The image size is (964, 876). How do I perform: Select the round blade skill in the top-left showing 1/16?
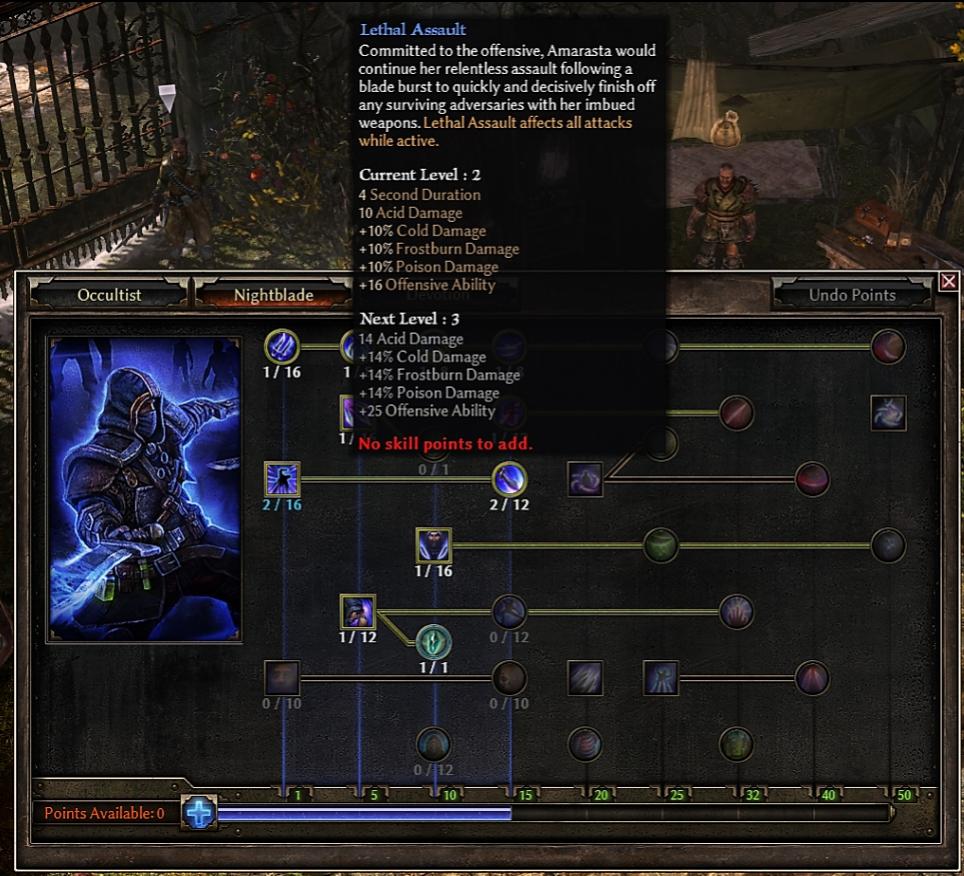pos(282,347)
